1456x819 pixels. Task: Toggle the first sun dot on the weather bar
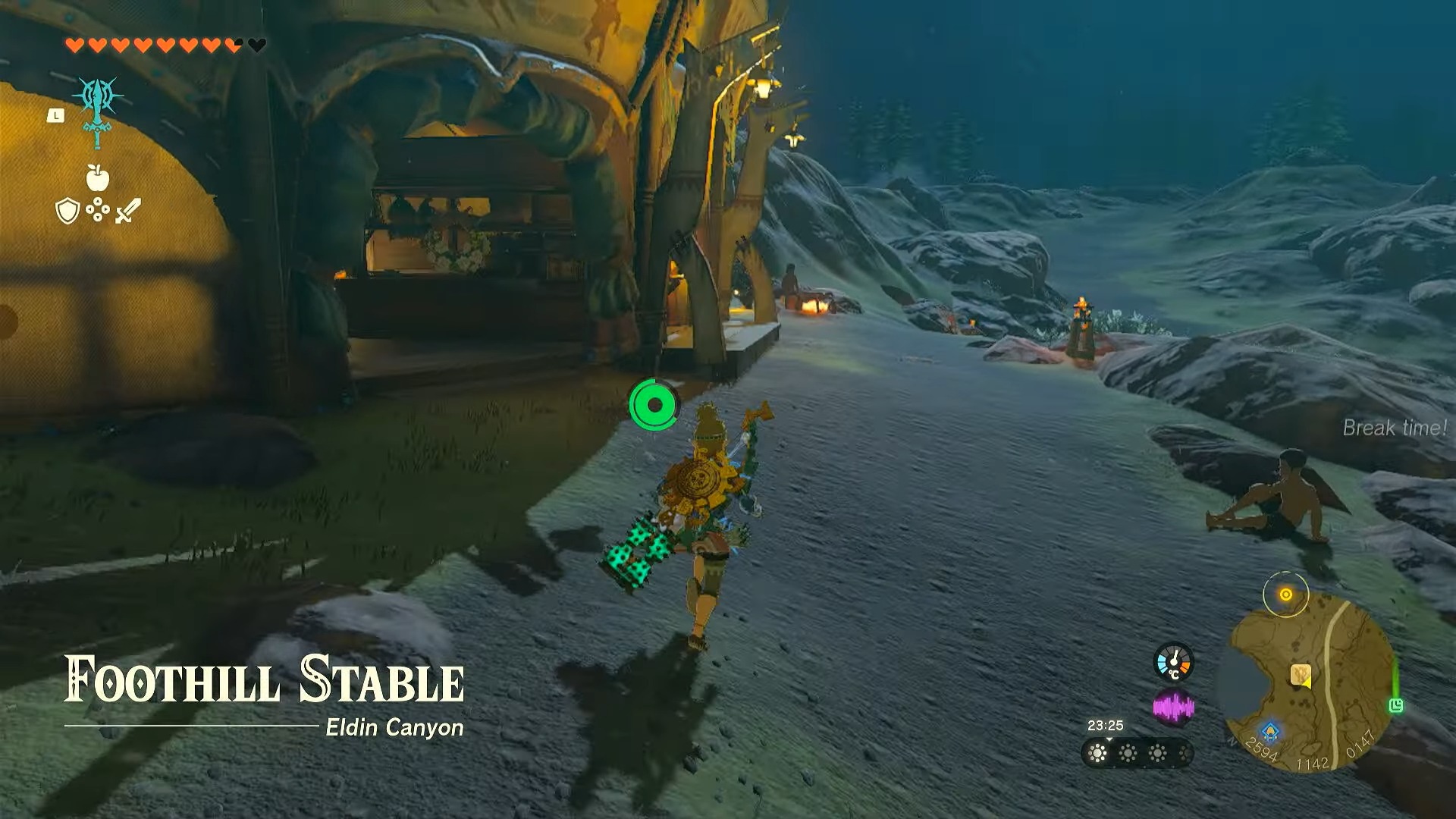[1097, 752]
